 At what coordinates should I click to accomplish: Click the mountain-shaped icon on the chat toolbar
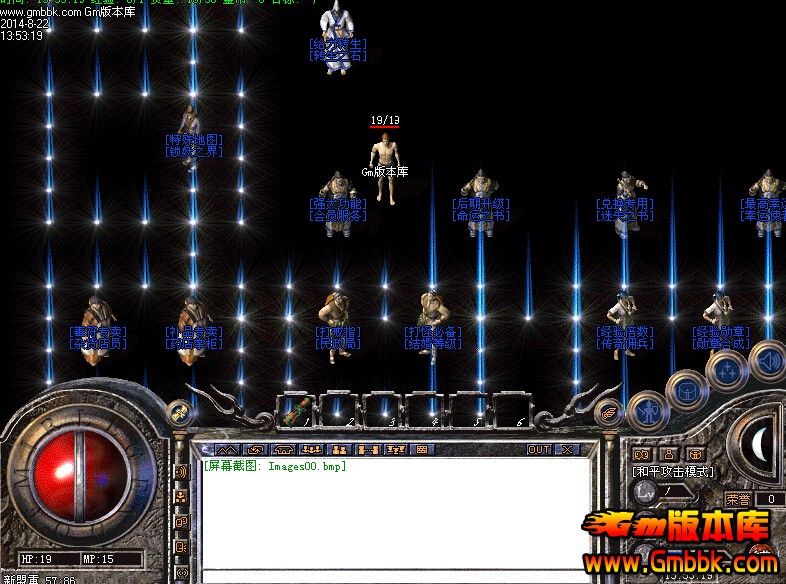click(227, 450)
